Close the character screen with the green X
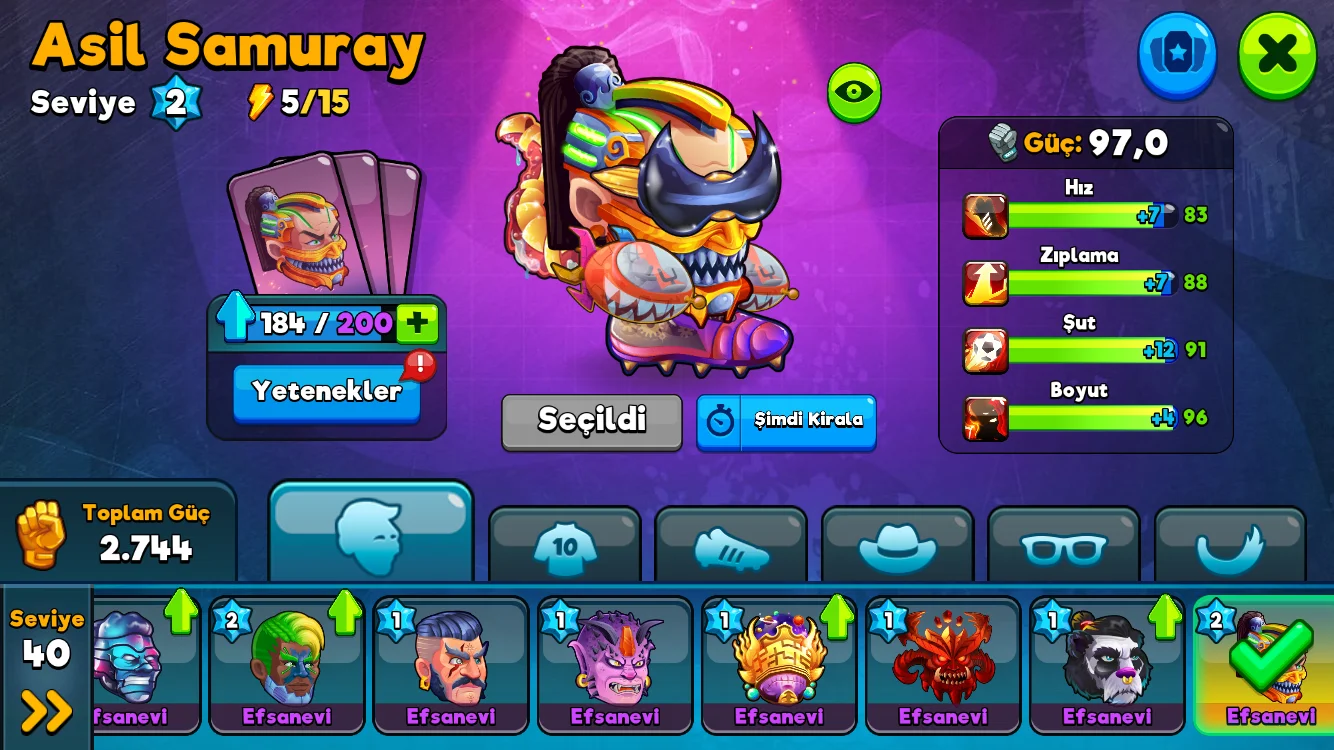Image resolution: width=1334 pixels, height=750 pixels. pos(1277,54)
